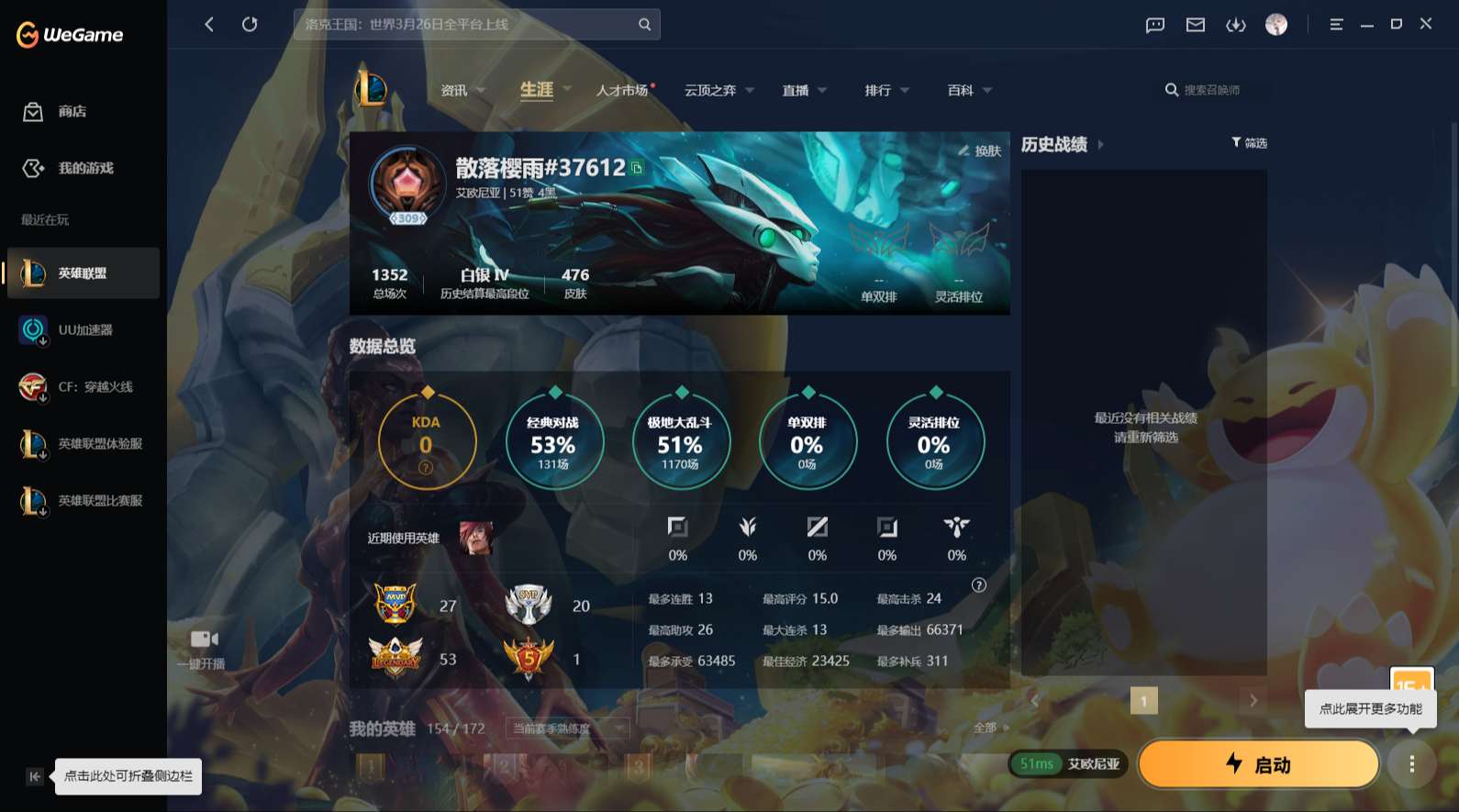Select 英雄联盟 in the sidebar
Screen dimensions: 1459x812
pos(81,273)
